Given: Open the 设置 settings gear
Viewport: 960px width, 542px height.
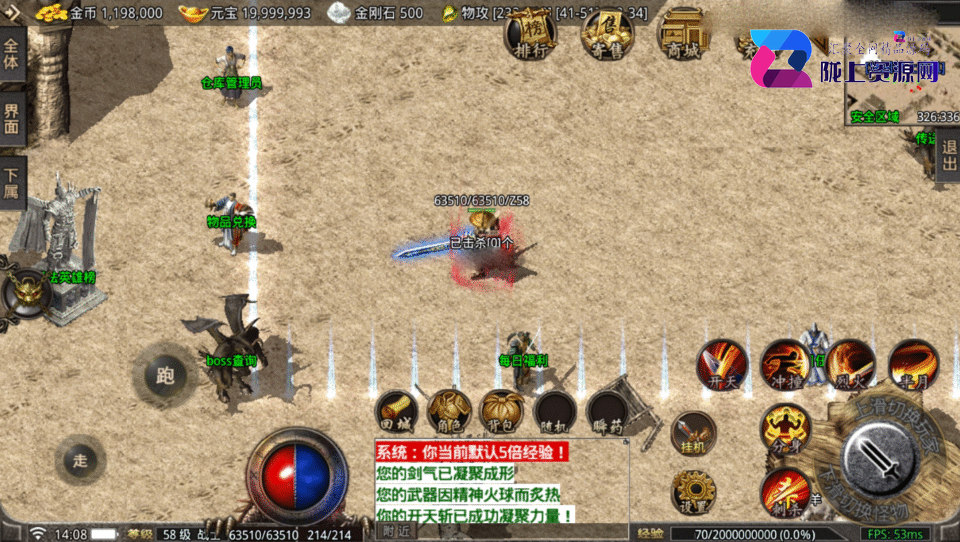Looking at the screenshot, I should [693, 491].
